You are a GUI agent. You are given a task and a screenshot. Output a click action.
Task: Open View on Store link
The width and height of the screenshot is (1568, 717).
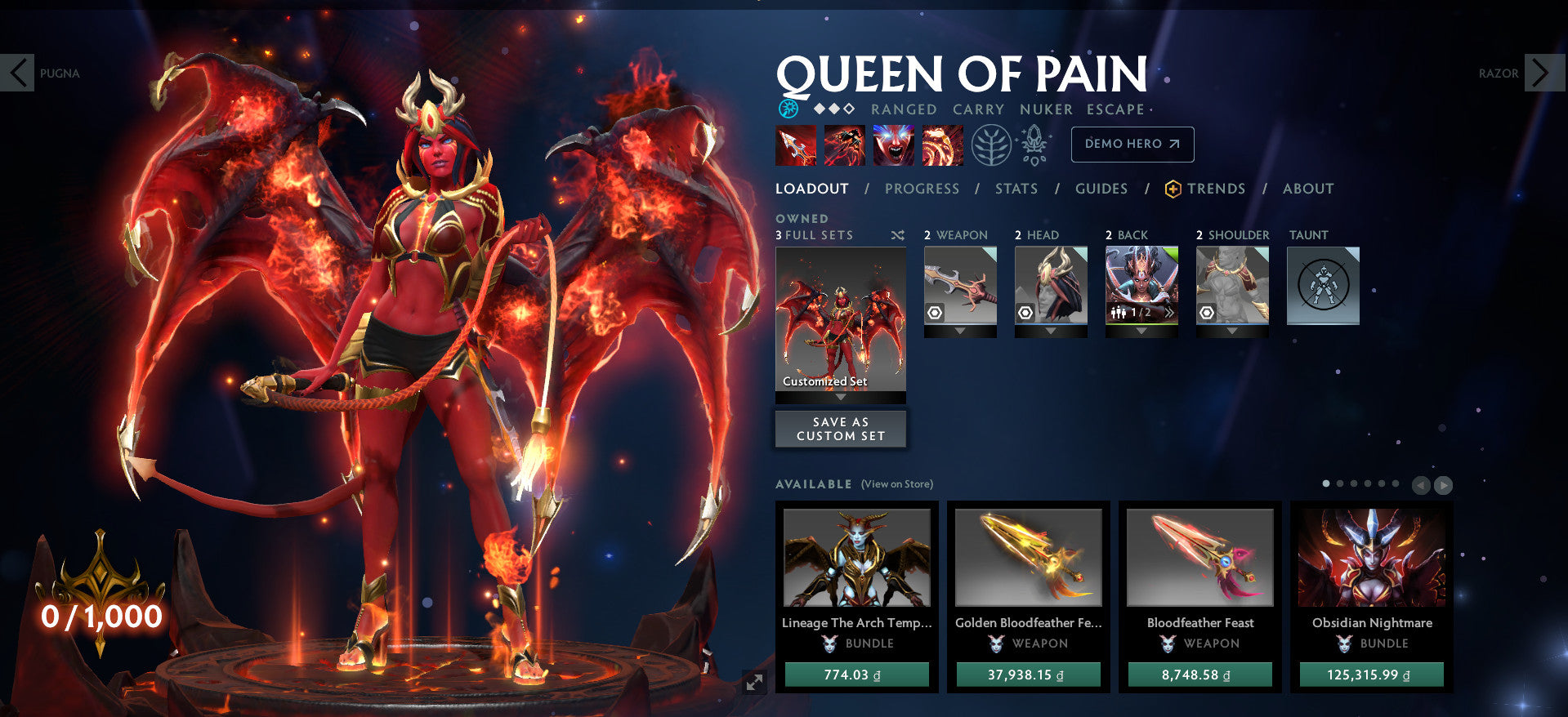point(896,483)
